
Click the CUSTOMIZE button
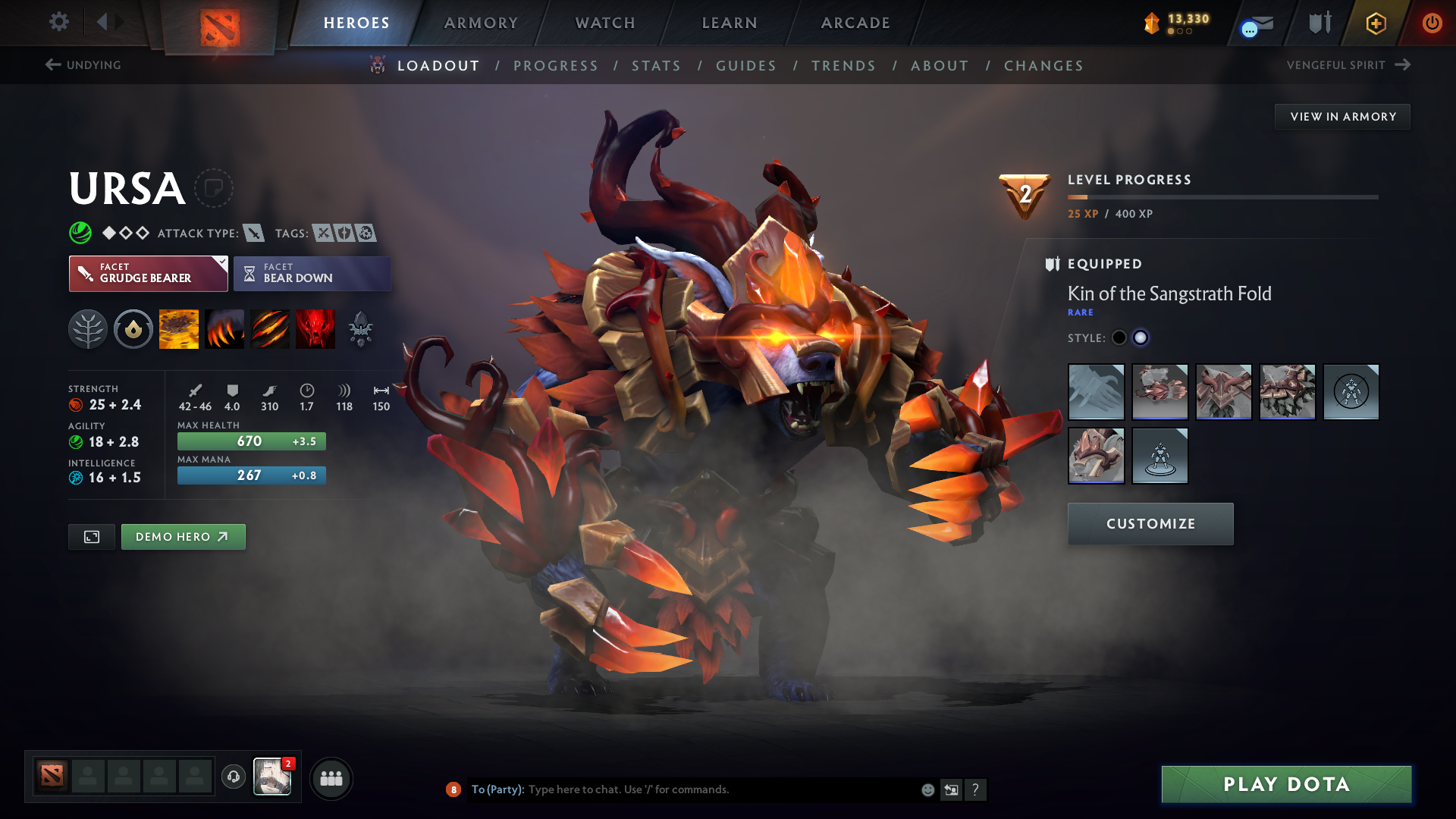click(x=1150, y=523)
